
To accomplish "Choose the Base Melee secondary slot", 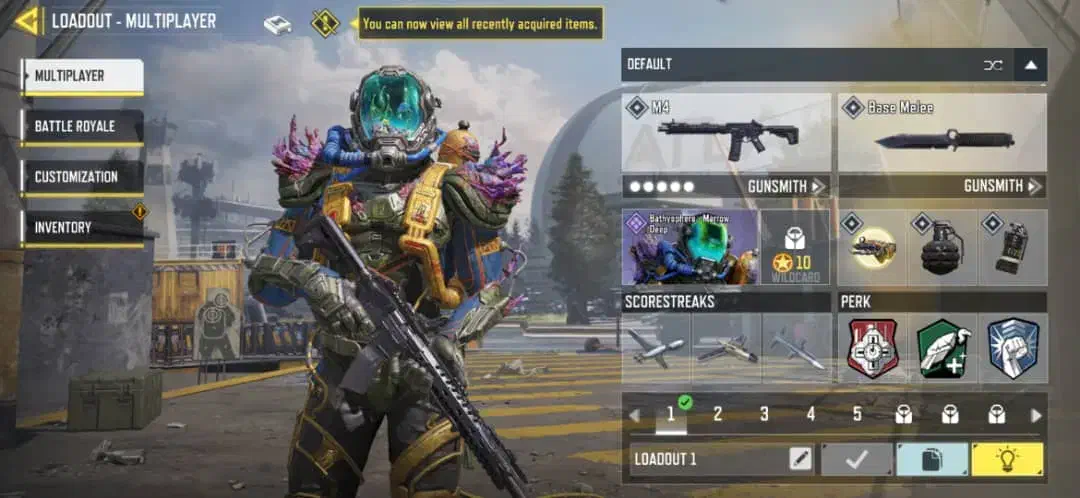I will 942,133.
